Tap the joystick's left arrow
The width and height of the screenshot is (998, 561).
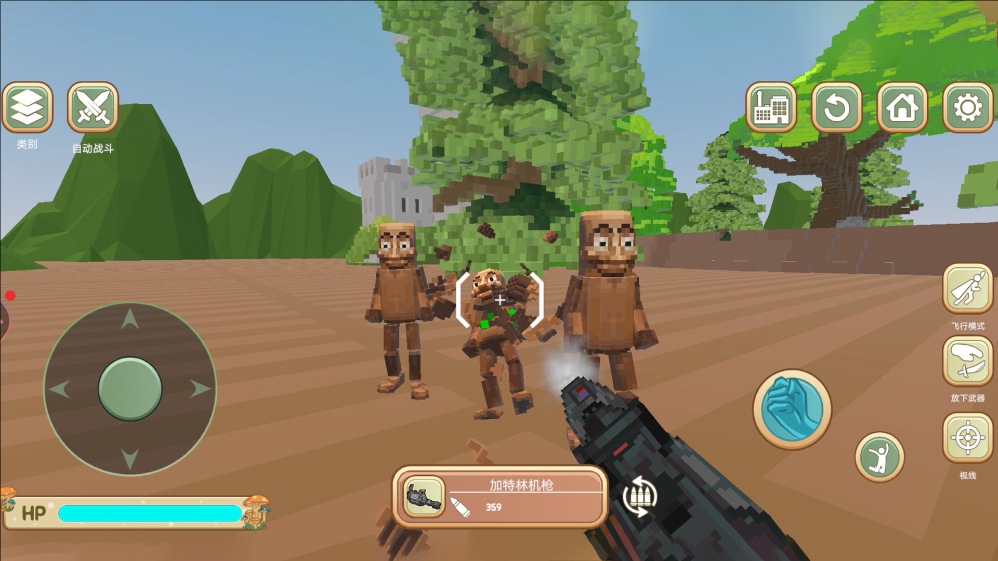(60, 388)
